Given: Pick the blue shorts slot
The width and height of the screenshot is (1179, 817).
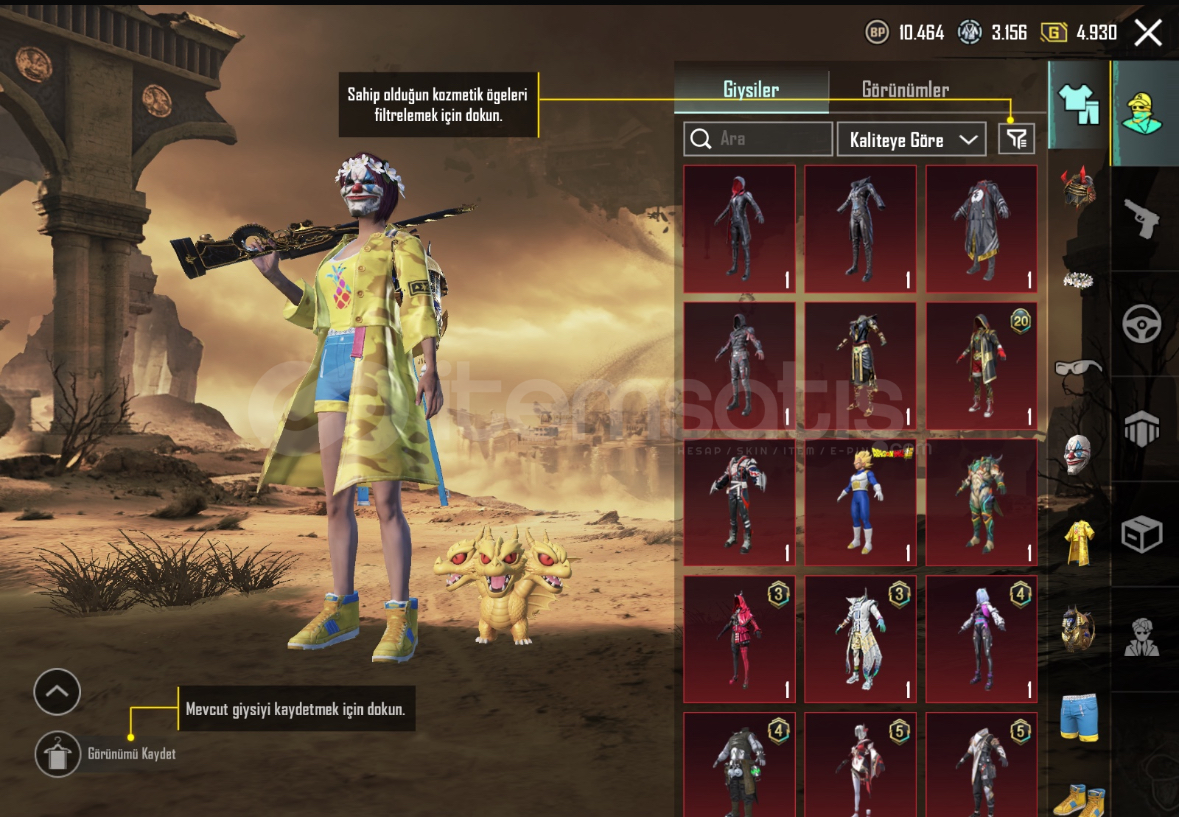Looking at the screenshot, I should (1079, 717).
